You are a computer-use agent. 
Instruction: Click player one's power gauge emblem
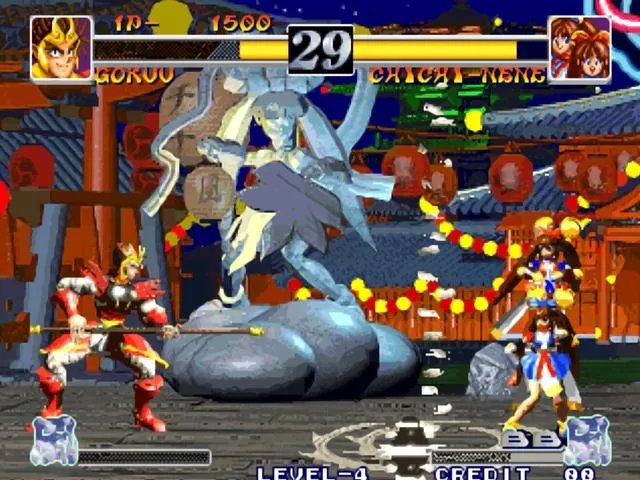pos(53,441)
